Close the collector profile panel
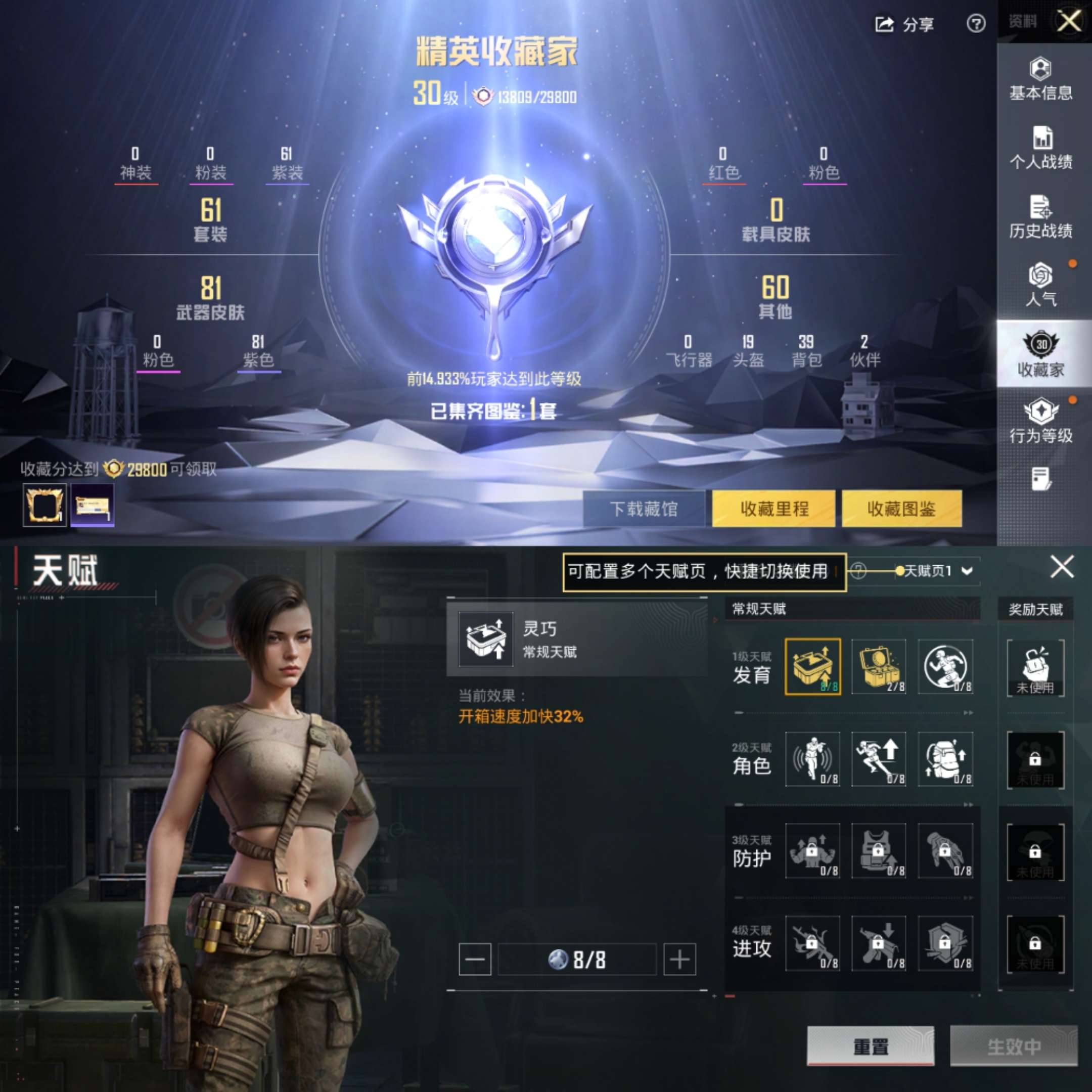 pyautogui.click(x=1069, y=22)
